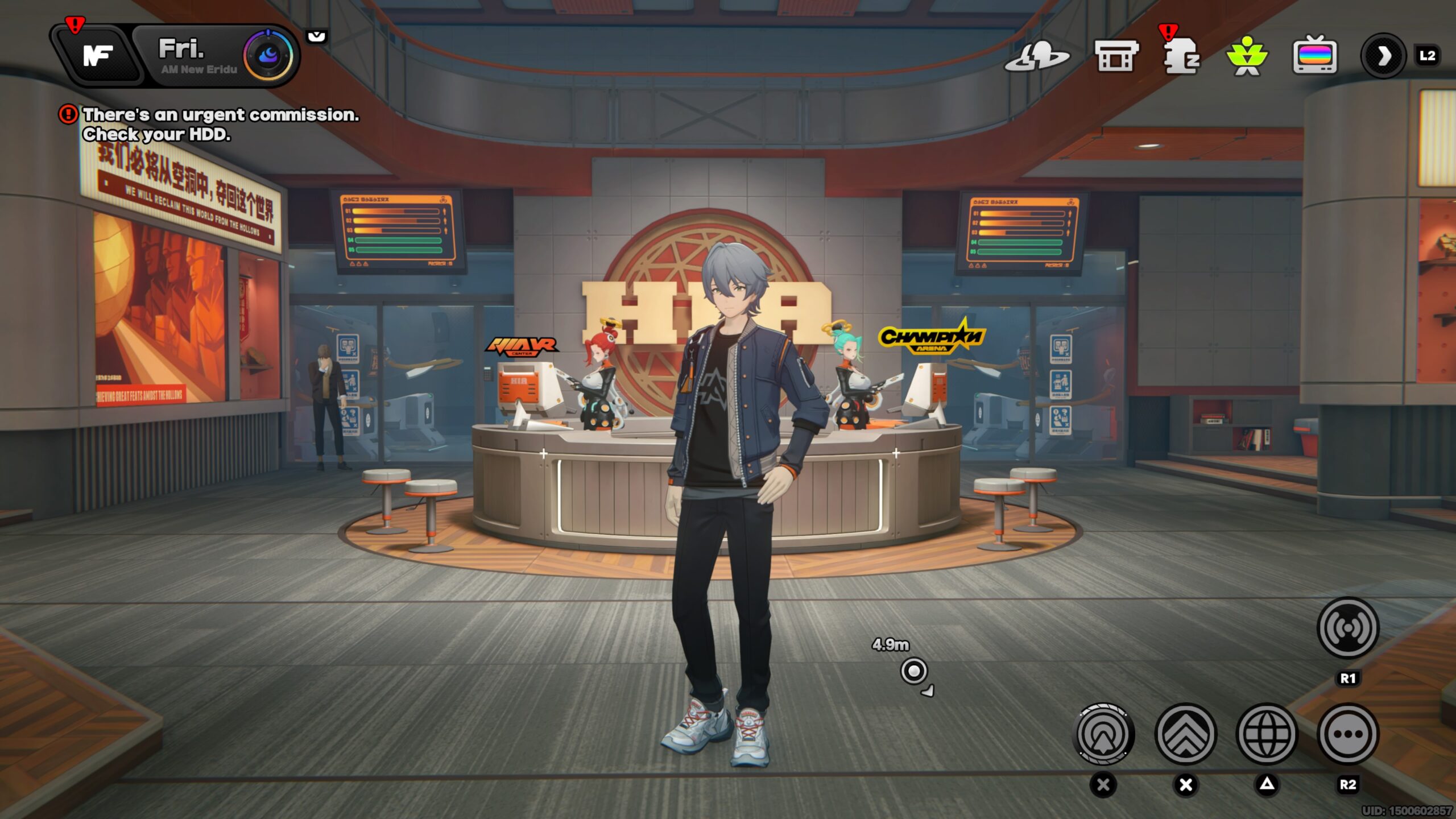This screenshot has width=1456, height=819.
Task: Expand the small dropdown arrow beside the clock
Action: (317, 37)
